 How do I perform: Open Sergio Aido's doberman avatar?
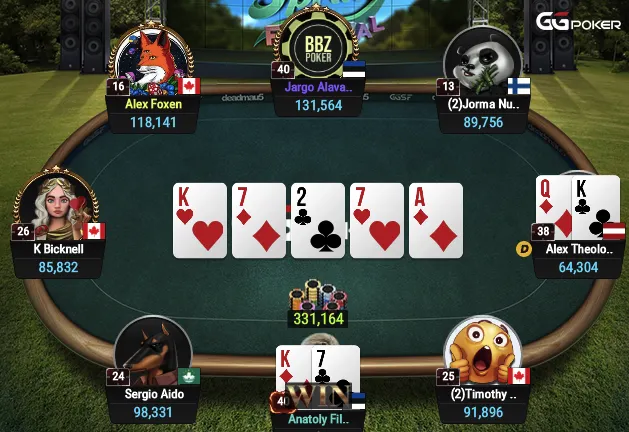click(x=153, y=350)
